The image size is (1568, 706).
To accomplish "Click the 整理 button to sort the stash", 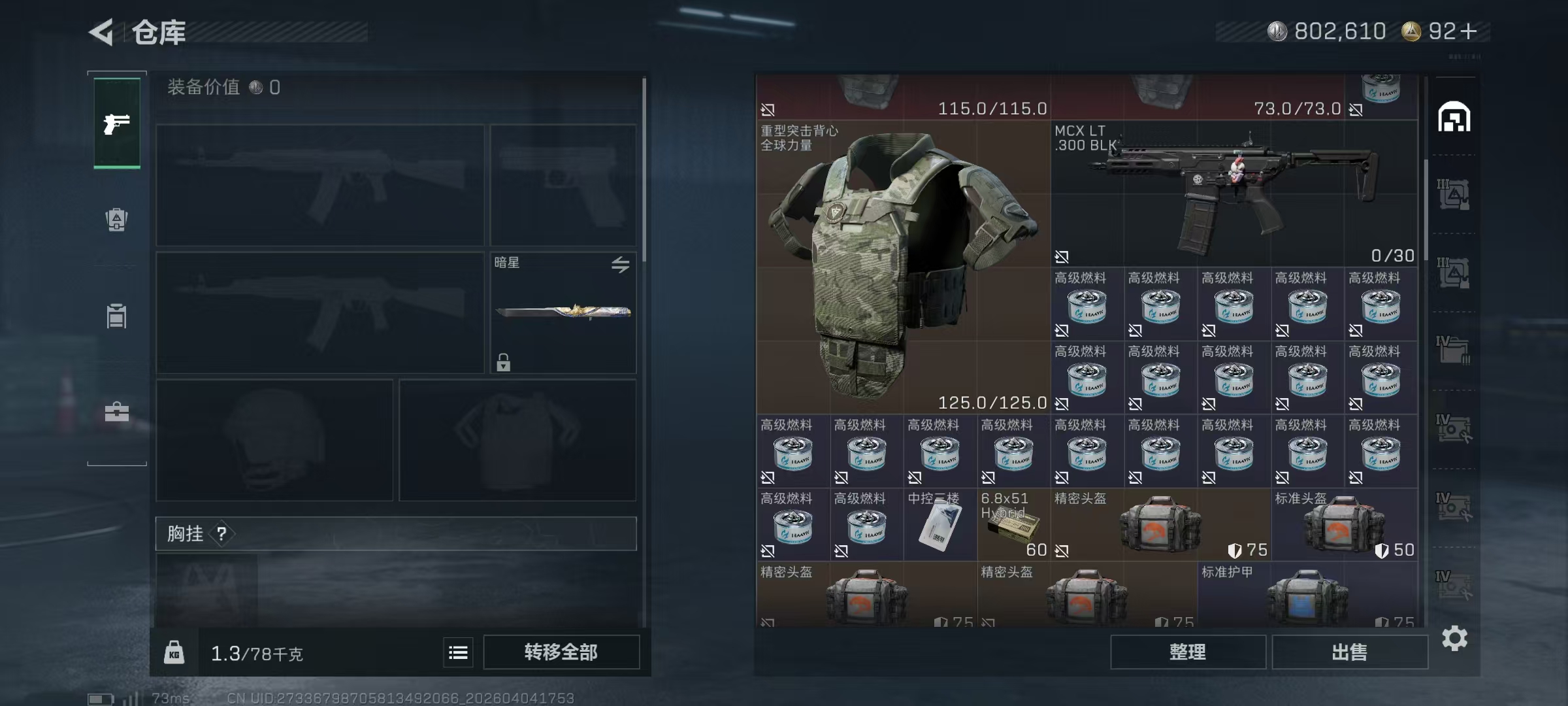I will pos(1187,652).
